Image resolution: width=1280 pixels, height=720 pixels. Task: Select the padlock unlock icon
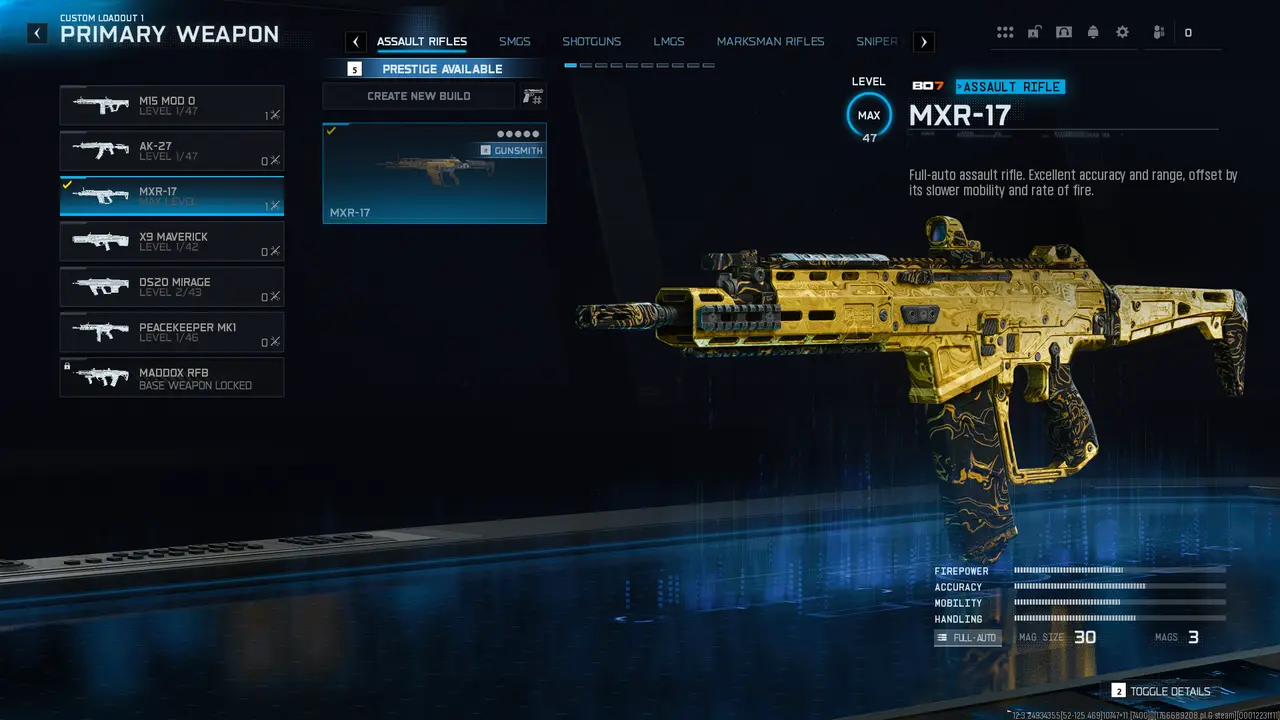coord(1034,31)
